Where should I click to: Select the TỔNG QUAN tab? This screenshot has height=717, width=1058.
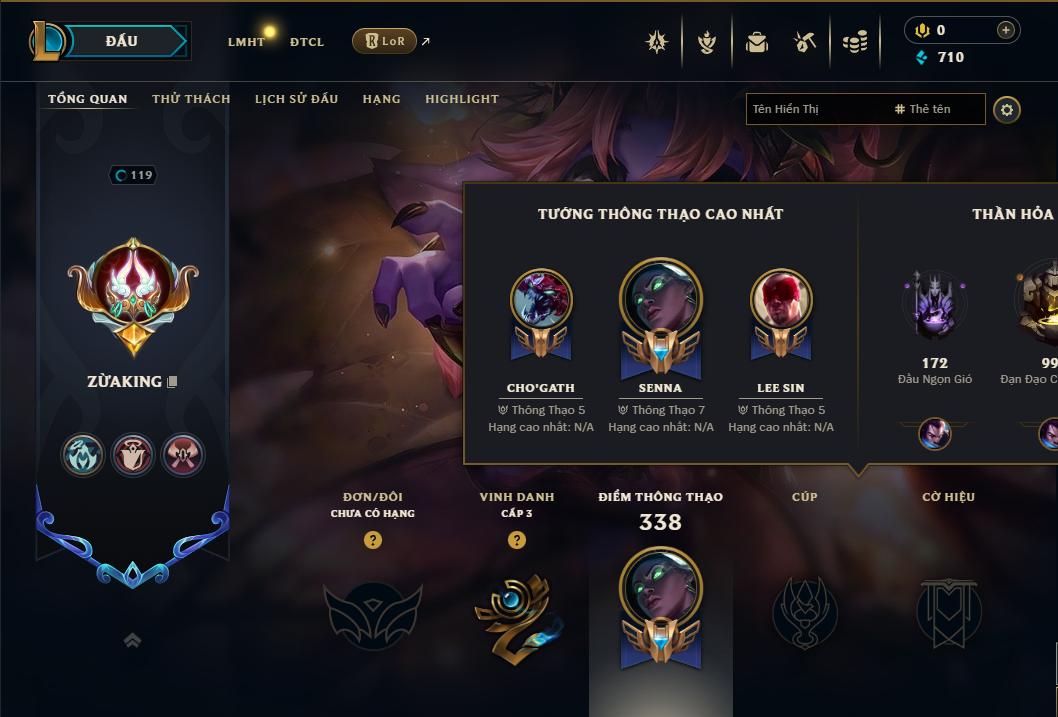tap(88, 99)
